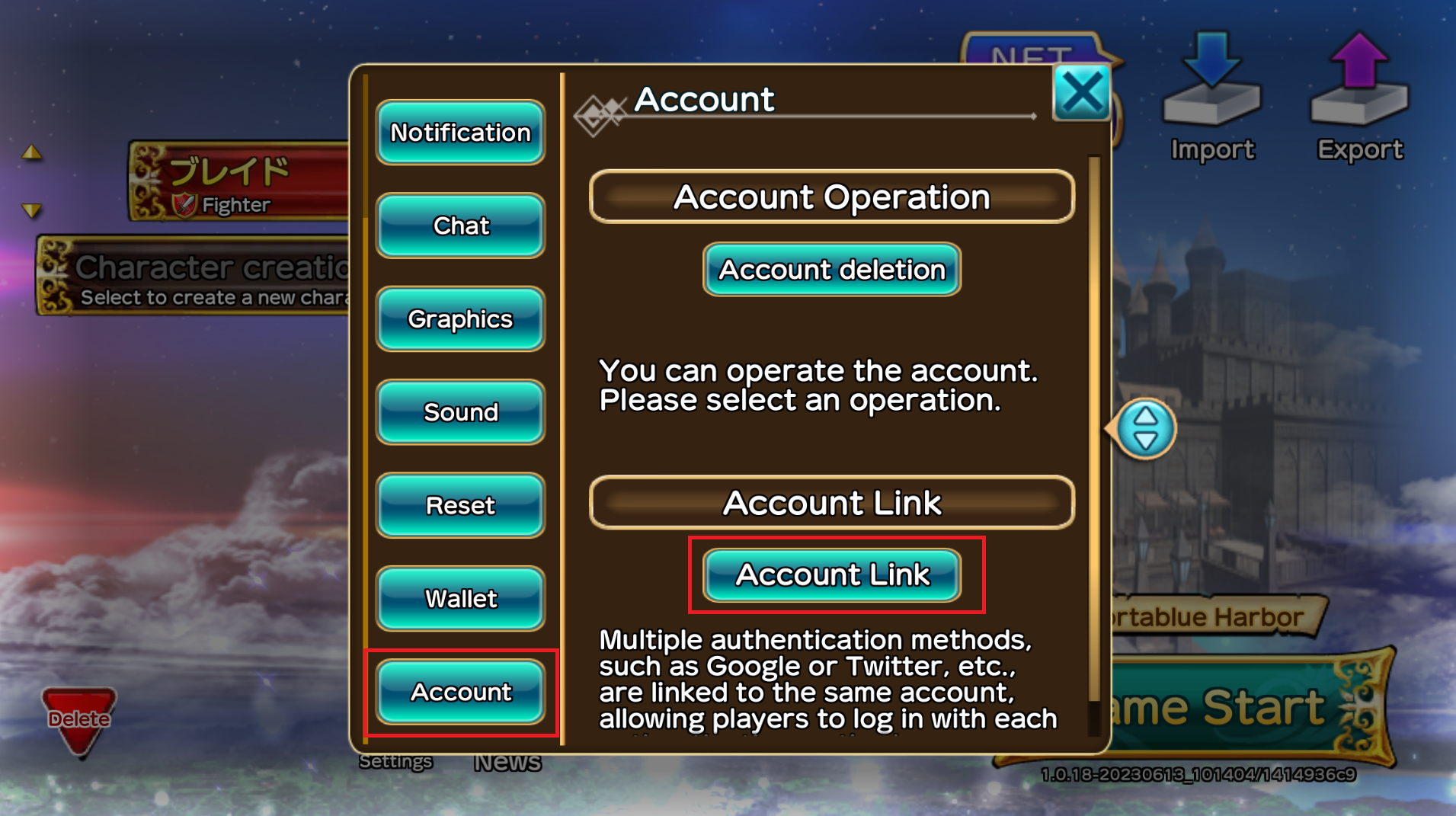Switch to the Wallet tab
The height and width of the screenshot is (816, 1456).
[460, 599]
